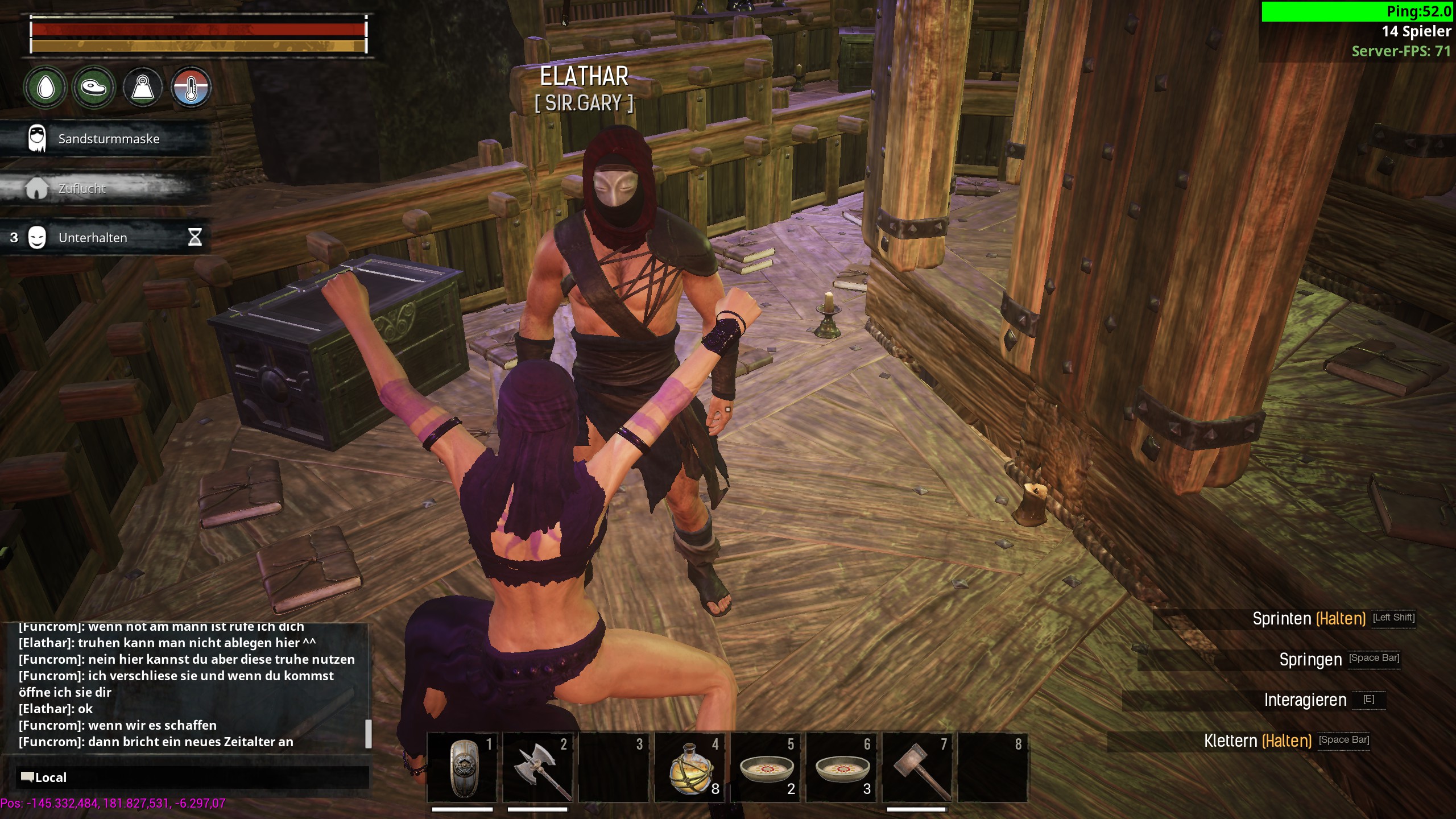
Task: Select the Zuflucht status entry
Action: tap(82, 188)
